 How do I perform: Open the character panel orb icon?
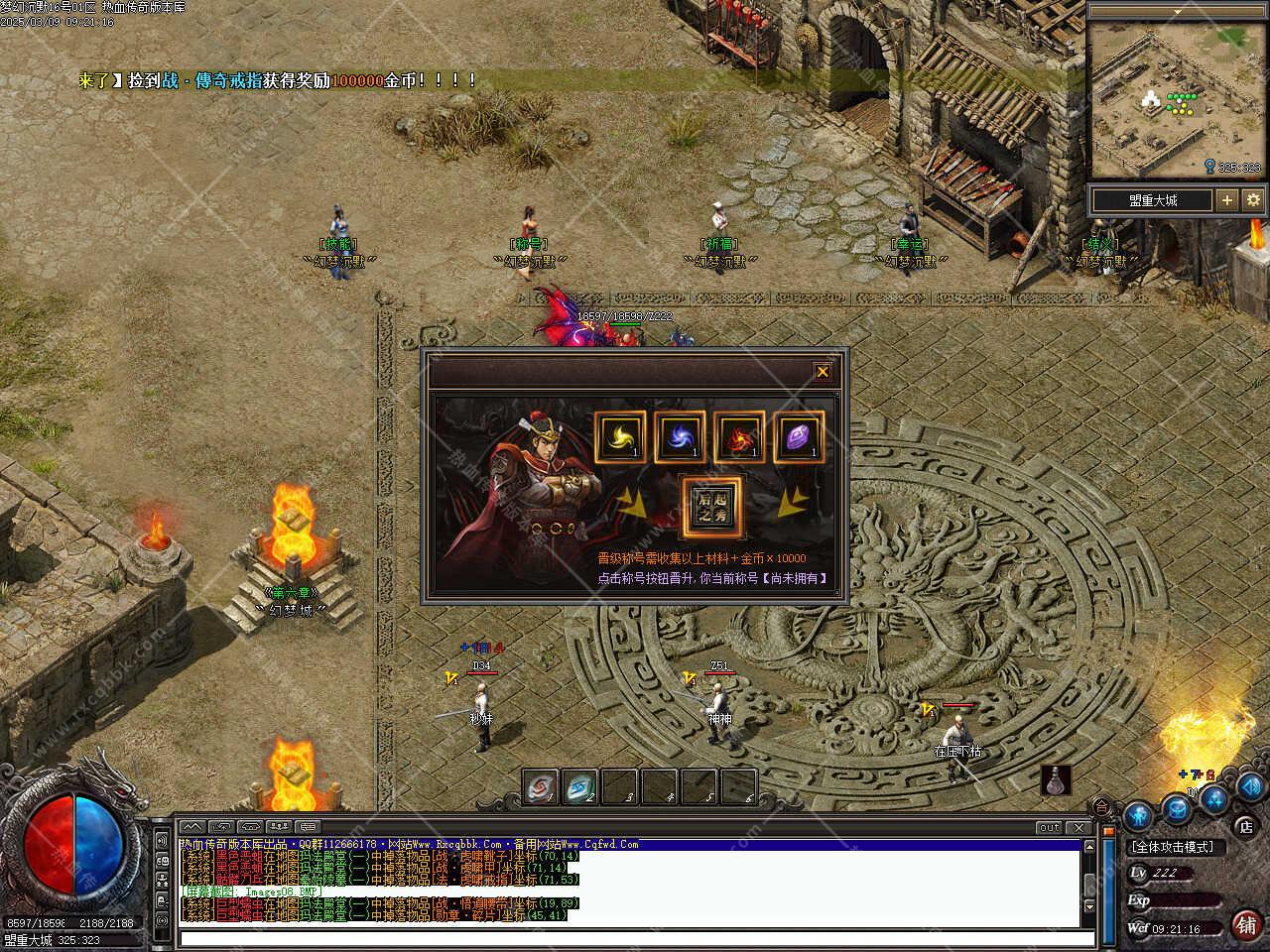tap(1138, 815)
